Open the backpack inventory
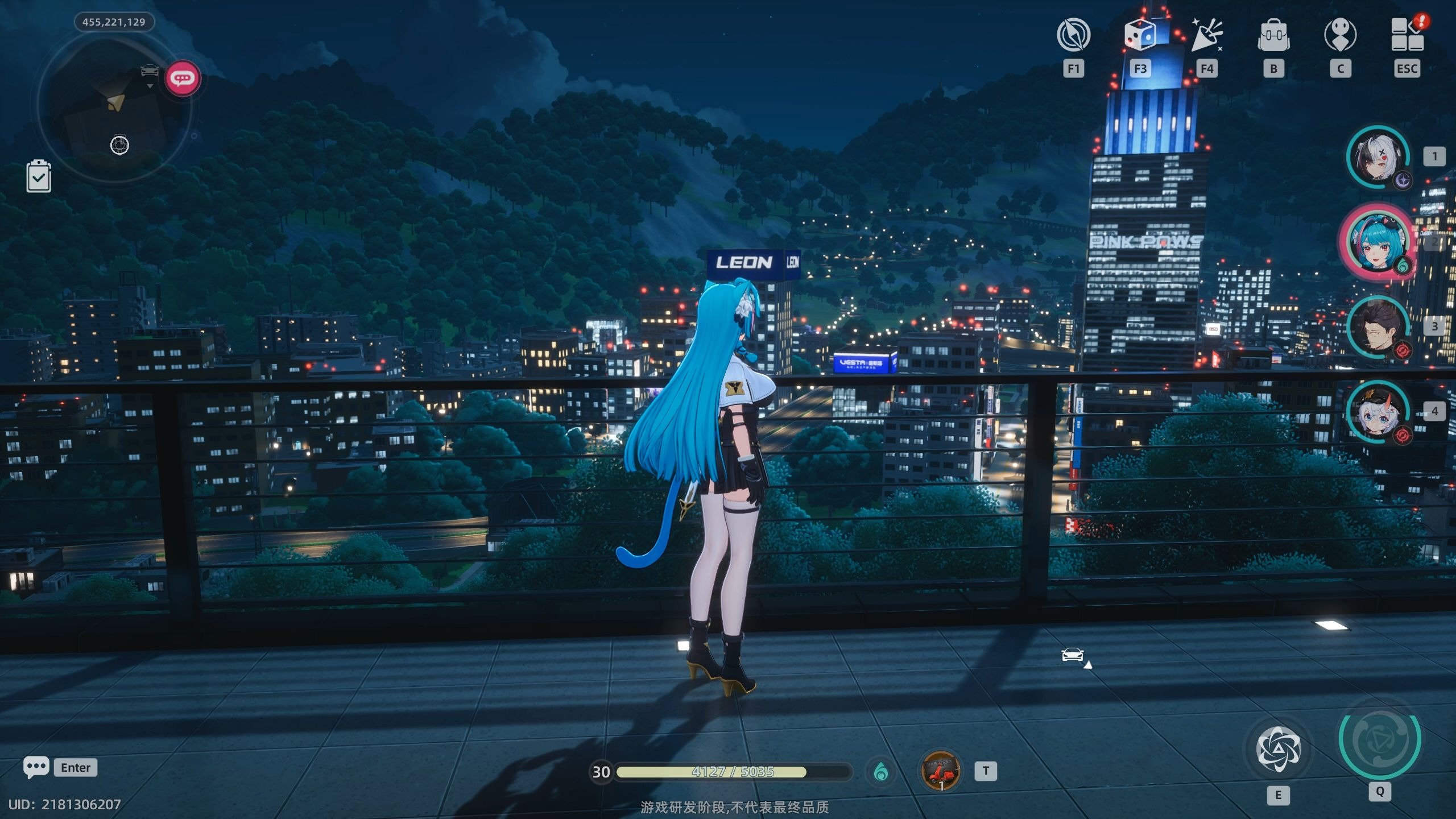The image size is (1456, 819). click(1274, 36)
